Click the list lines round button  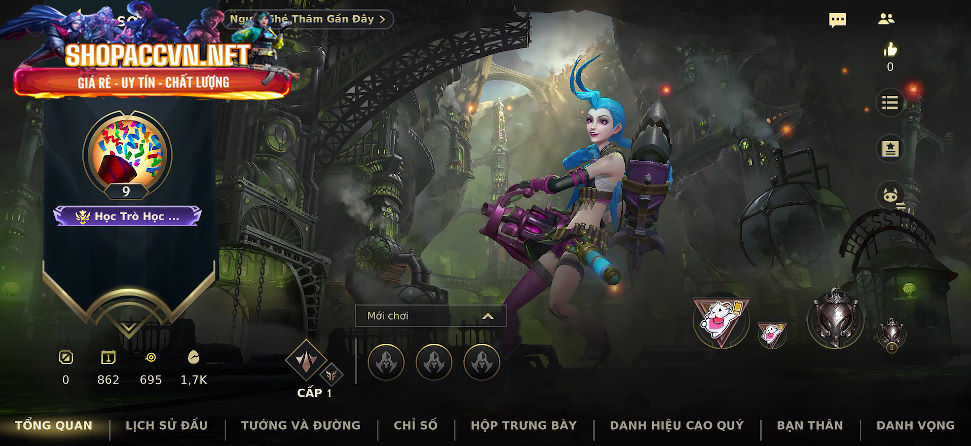coord(890,102)
